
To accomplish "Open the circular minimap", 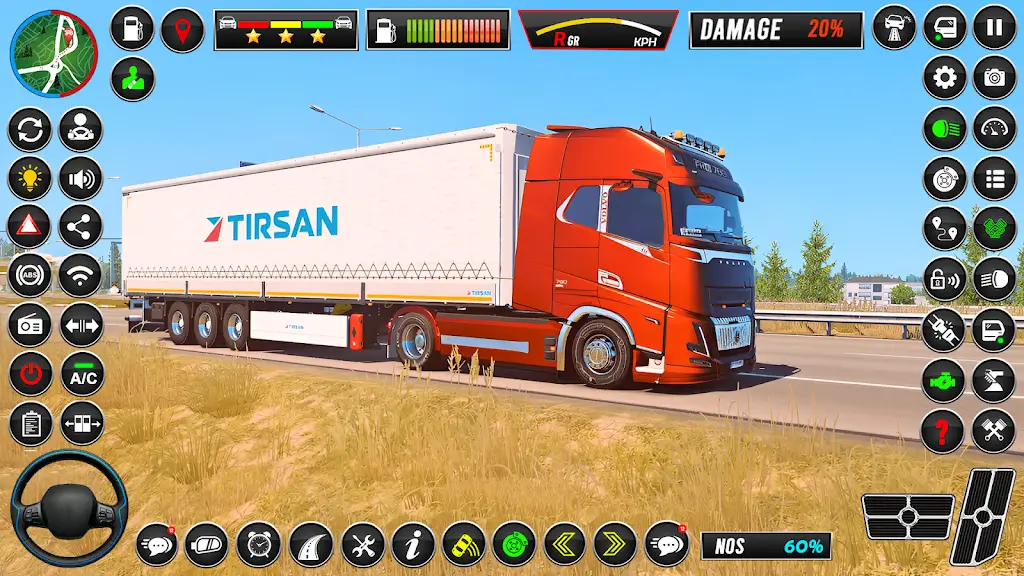I will point(54,54).
